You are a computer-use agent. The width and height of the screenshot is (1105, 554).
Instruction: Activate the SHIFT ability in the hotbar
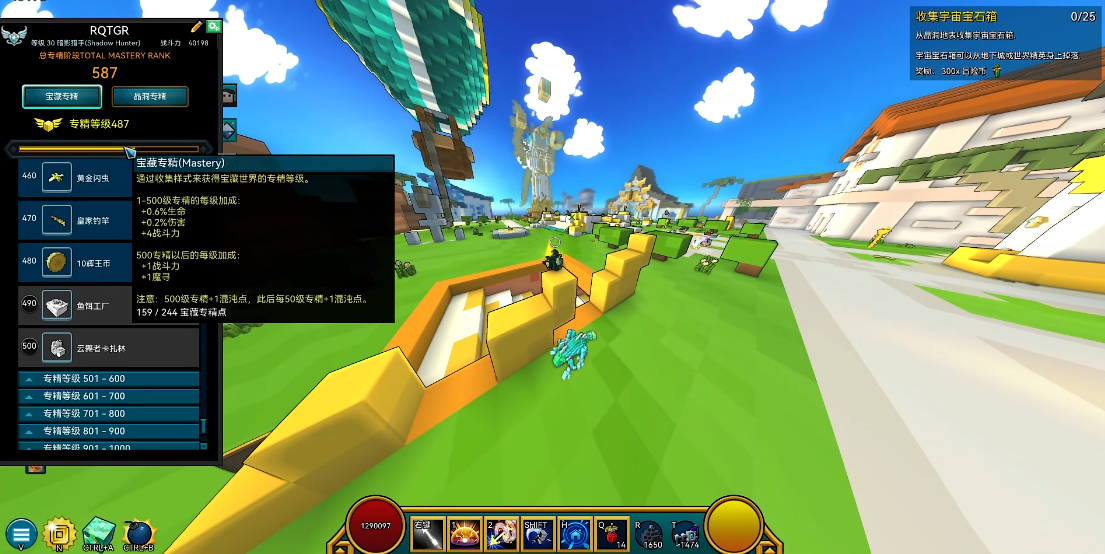538,534
